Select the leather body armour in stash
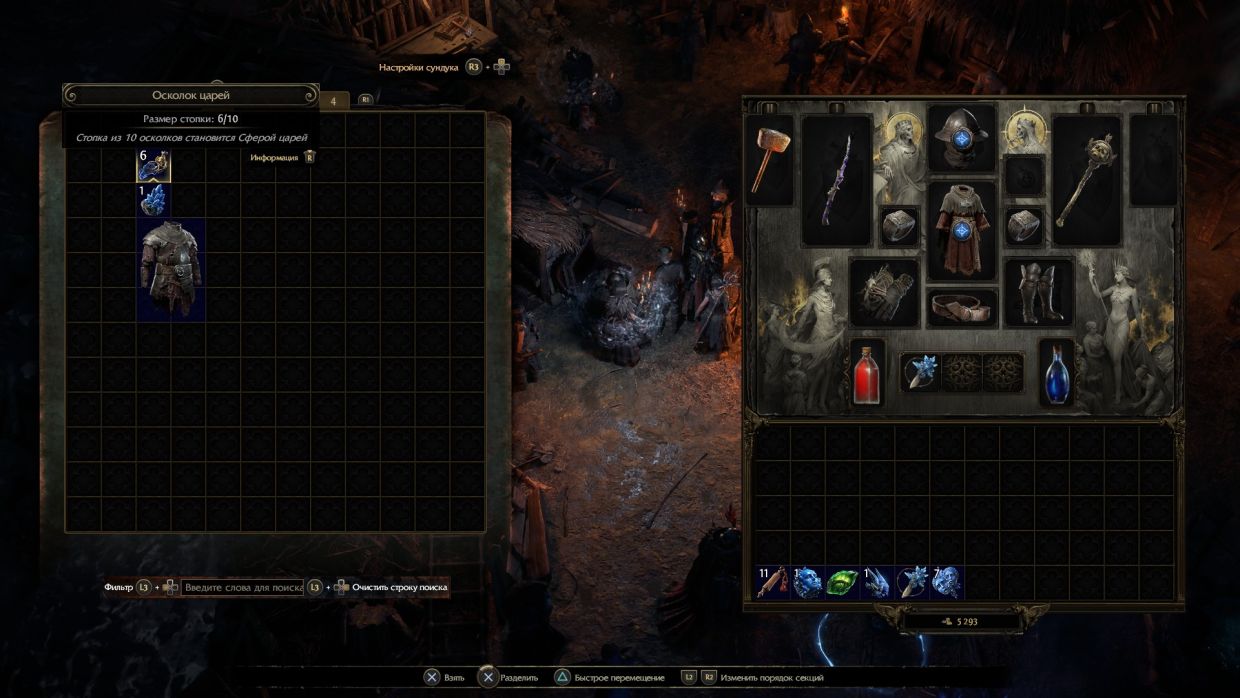 point(171,270)
